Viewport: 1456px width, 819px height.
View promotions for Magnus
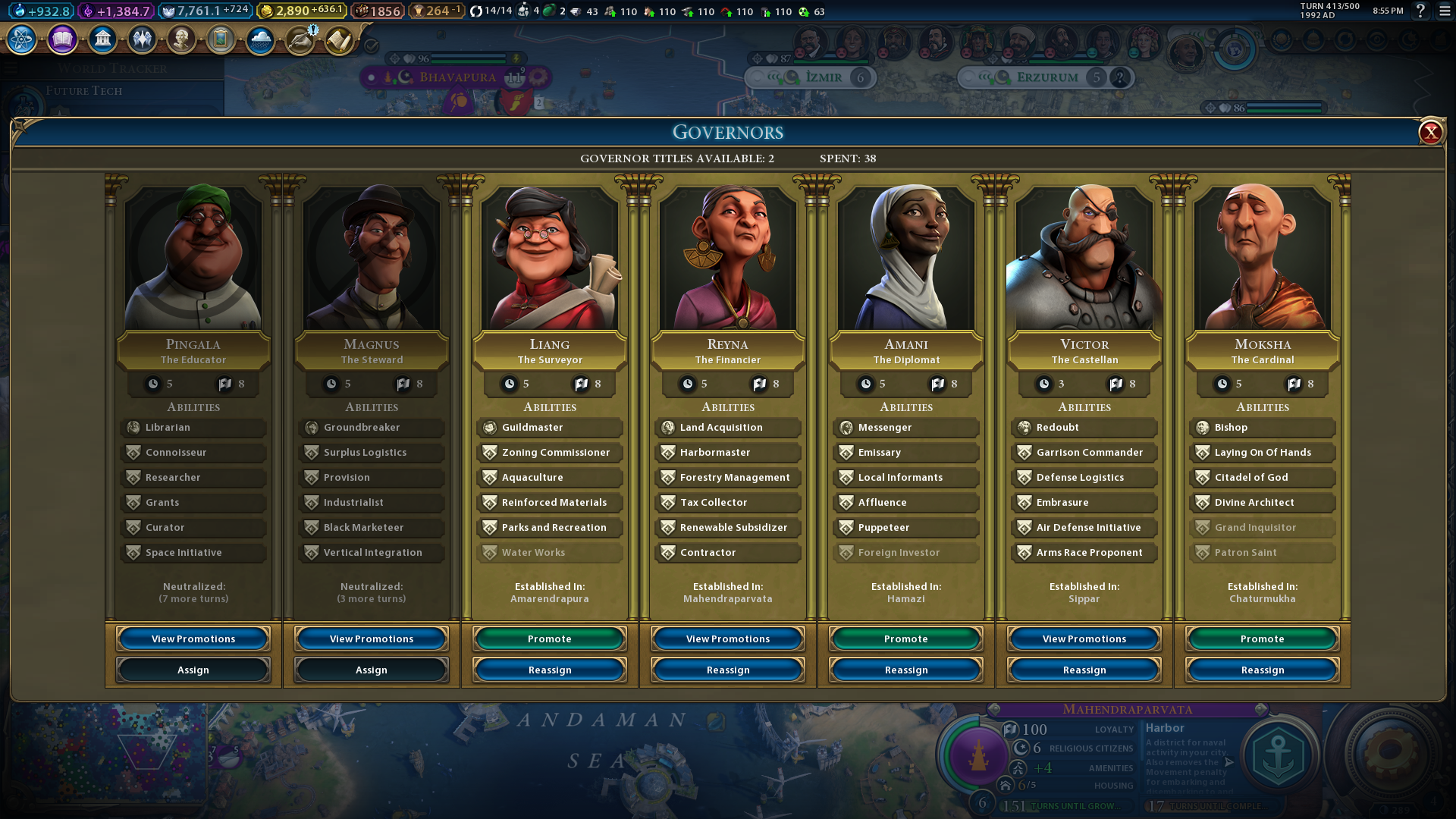(x=372, y=639)
